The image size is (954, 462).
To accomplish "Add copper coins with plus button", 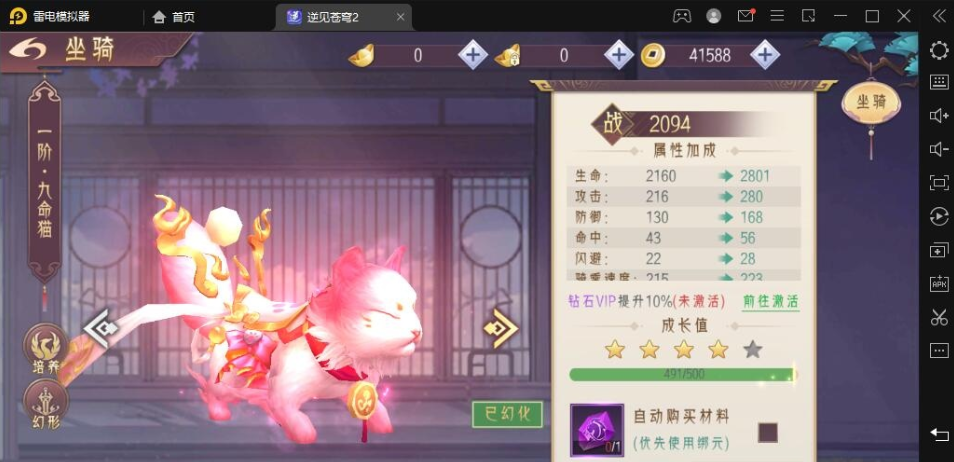I will click(x=764, y=55).
